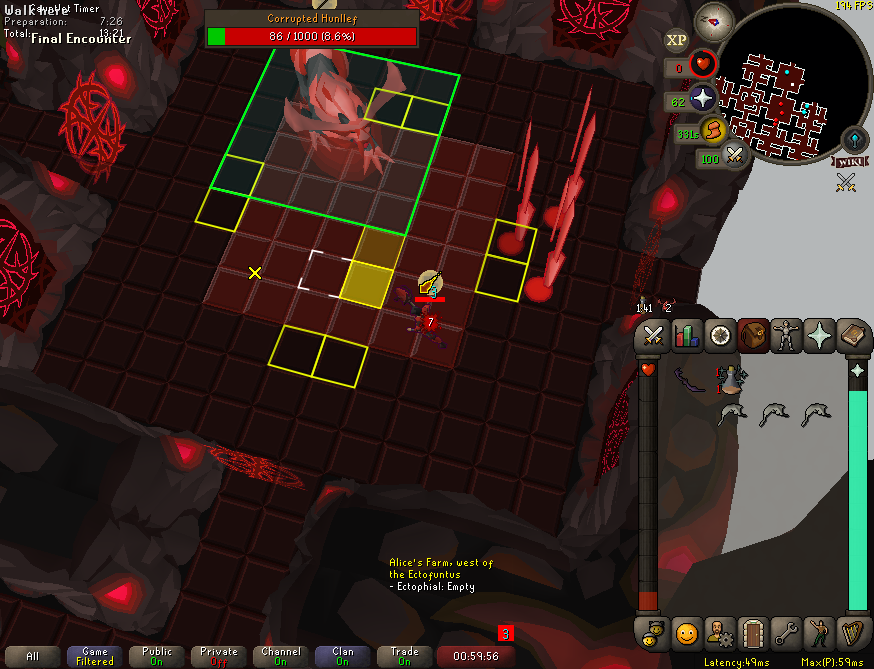Open the Logout door tab
Viewport: 874px width, 669px height.
(753, 633)
